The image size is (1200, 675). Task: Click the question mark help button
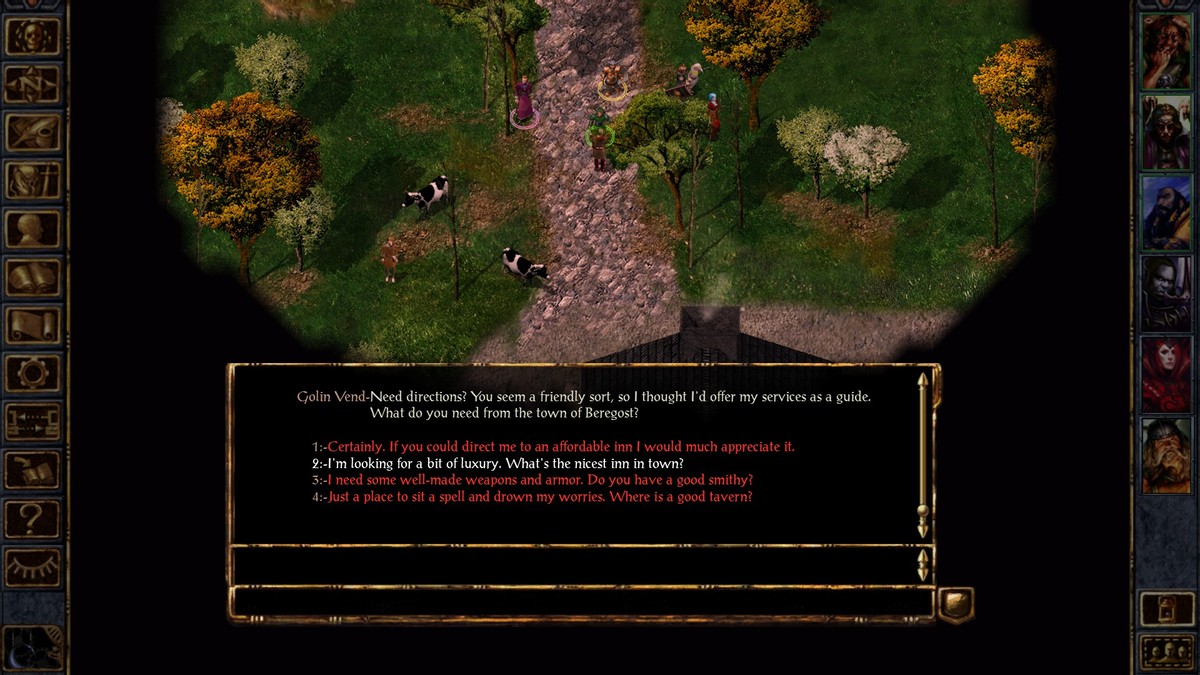[x=33, y=518]
